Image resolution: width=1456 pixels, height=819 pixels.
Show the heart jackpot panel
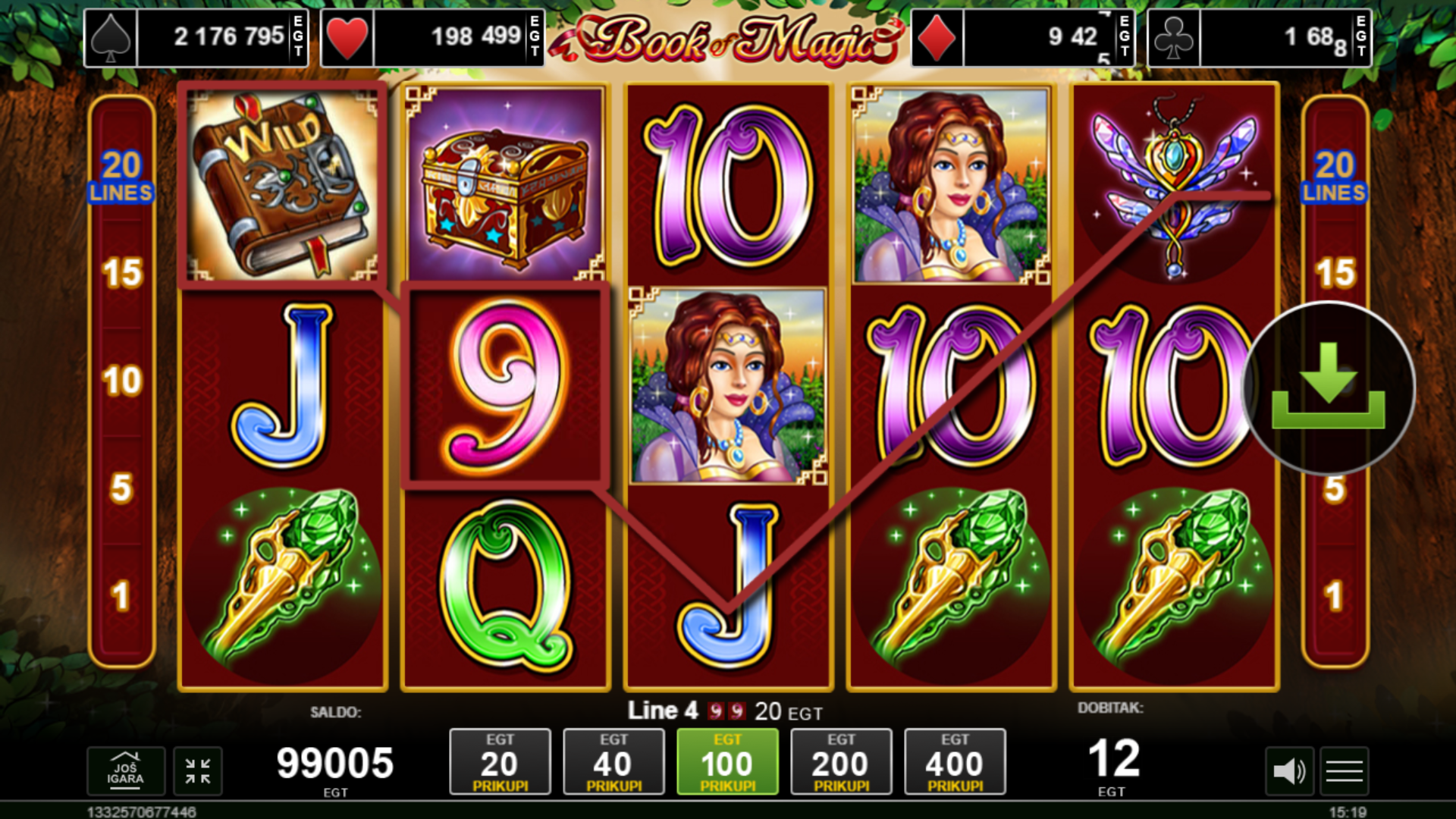pos(432,37)
